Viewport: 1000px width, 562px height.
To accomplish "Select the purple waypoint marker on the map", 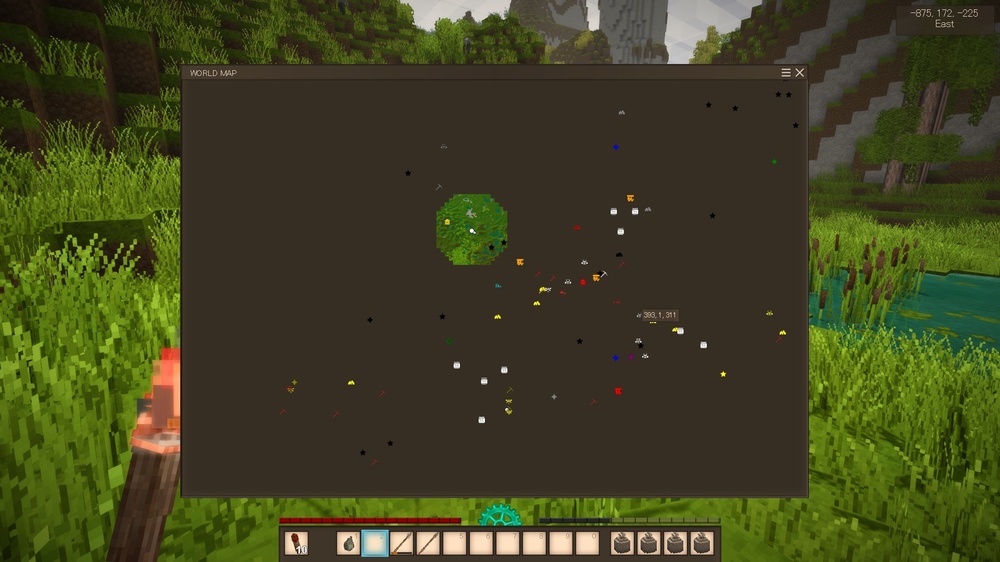I will pos(631,357).
